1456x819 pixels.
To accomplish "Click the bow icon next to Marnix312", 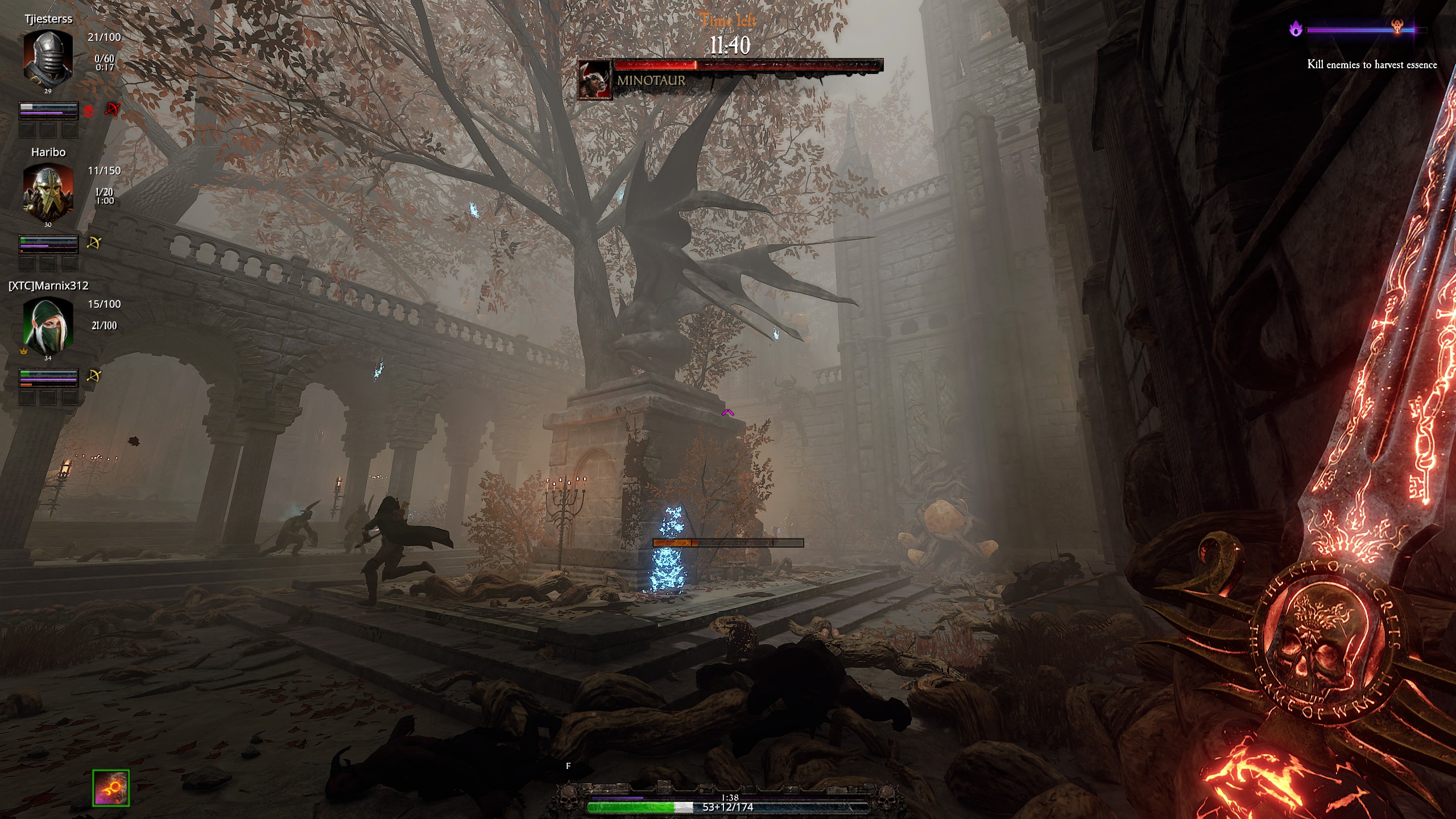I will click(x=94, y=377).
